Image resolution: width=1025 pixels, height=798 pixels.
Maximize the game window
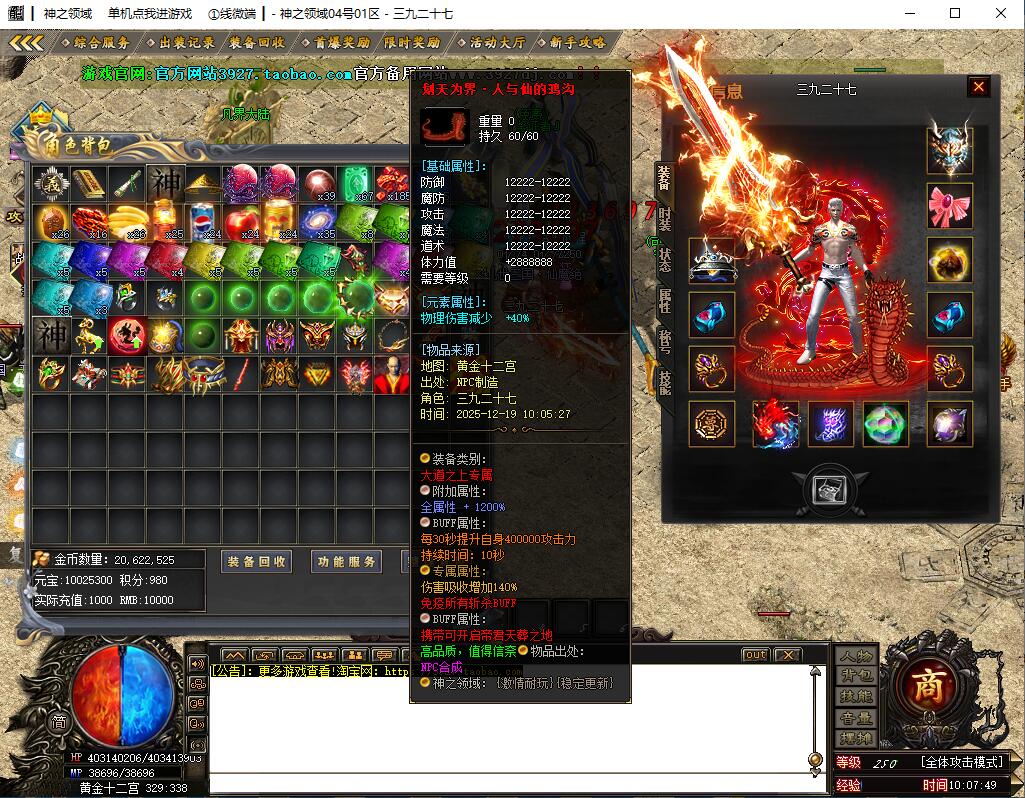[955, 13]
